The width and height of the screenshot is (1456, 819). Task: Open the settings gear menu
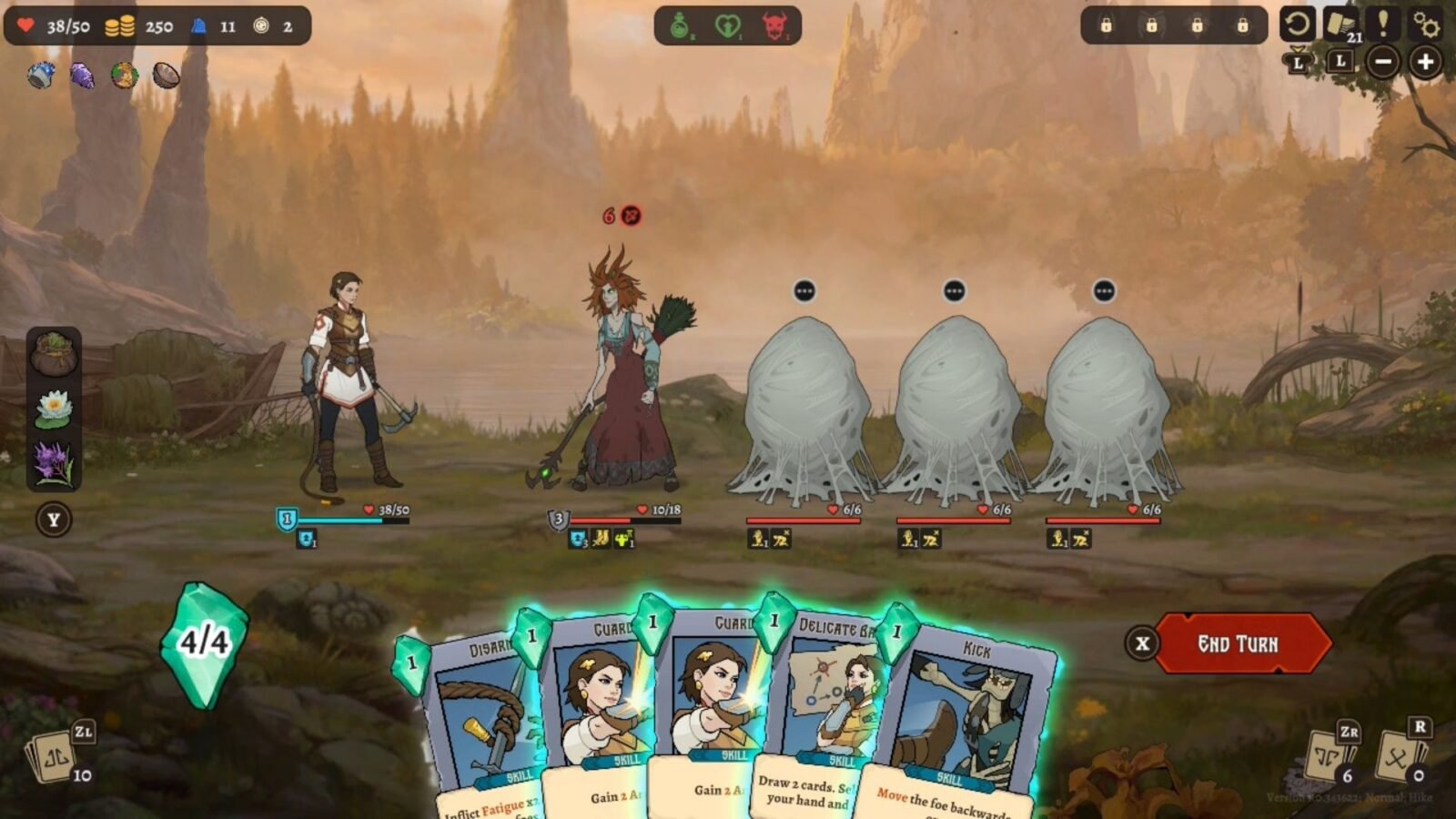coord(1426,25)
